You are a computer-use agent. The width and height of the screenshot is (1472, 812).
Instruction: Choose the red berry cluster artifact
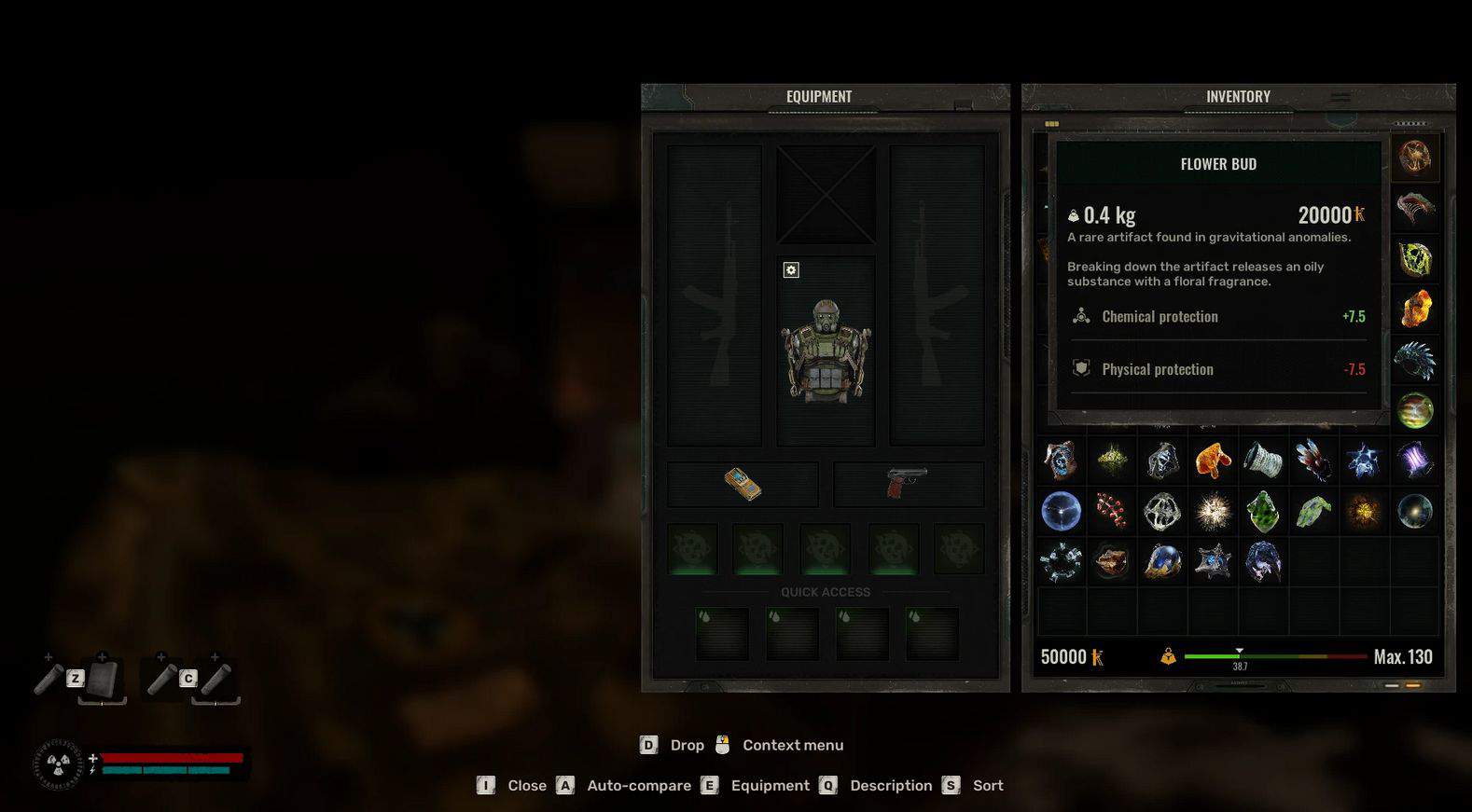point(1111,511)
